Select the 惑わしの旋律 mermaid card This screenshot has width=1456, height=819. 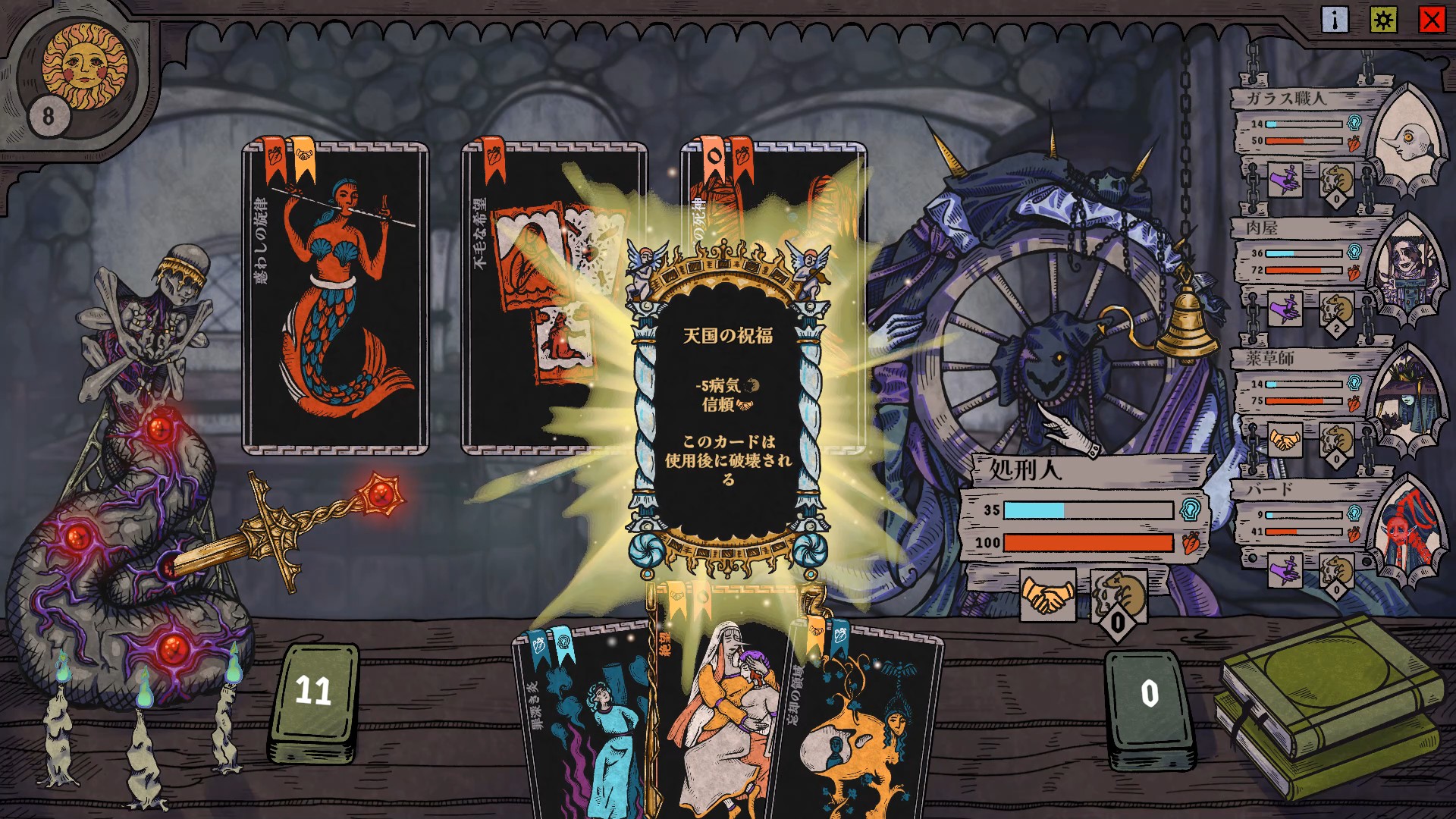tap(335, 300)
